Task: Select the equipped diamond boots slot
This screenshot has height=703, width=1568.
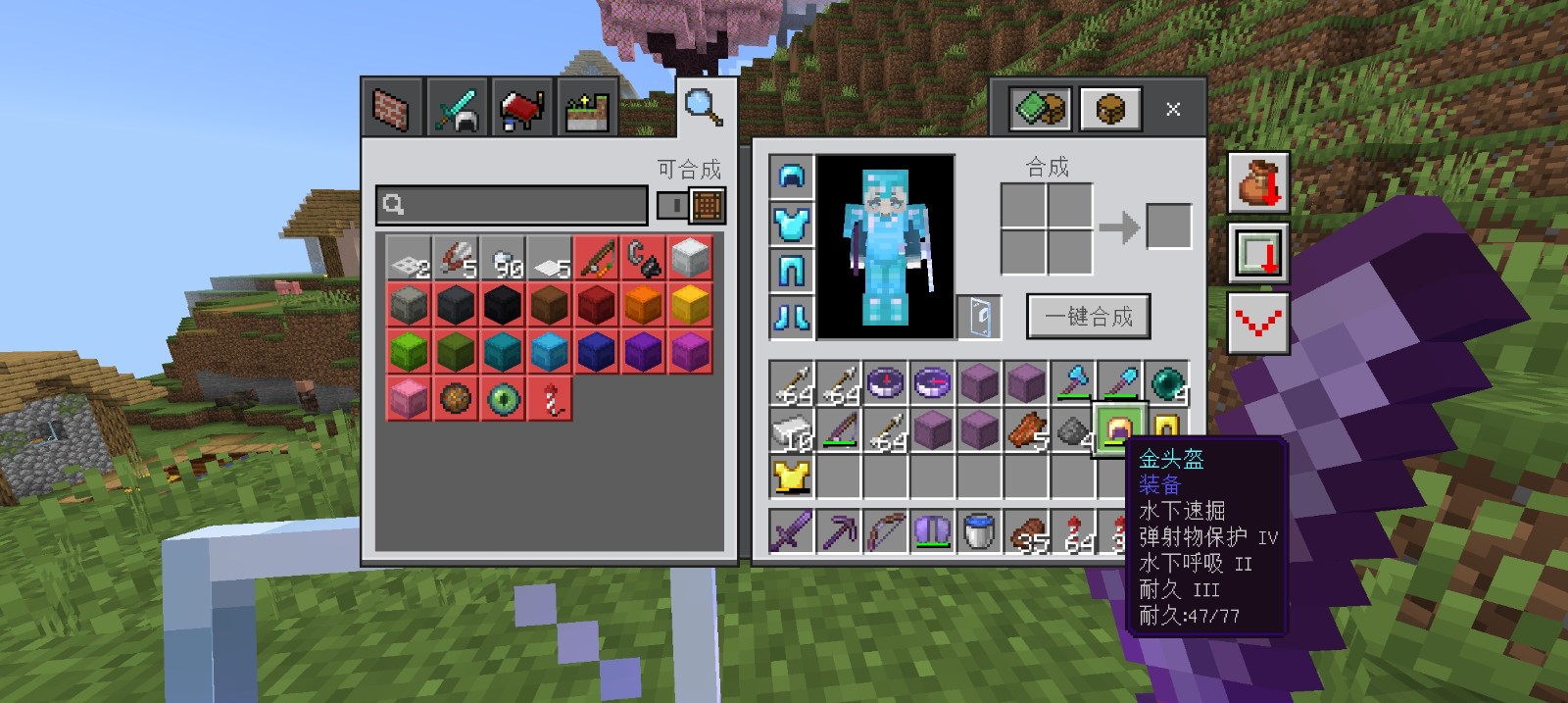Action: click(x=792, y=317)
